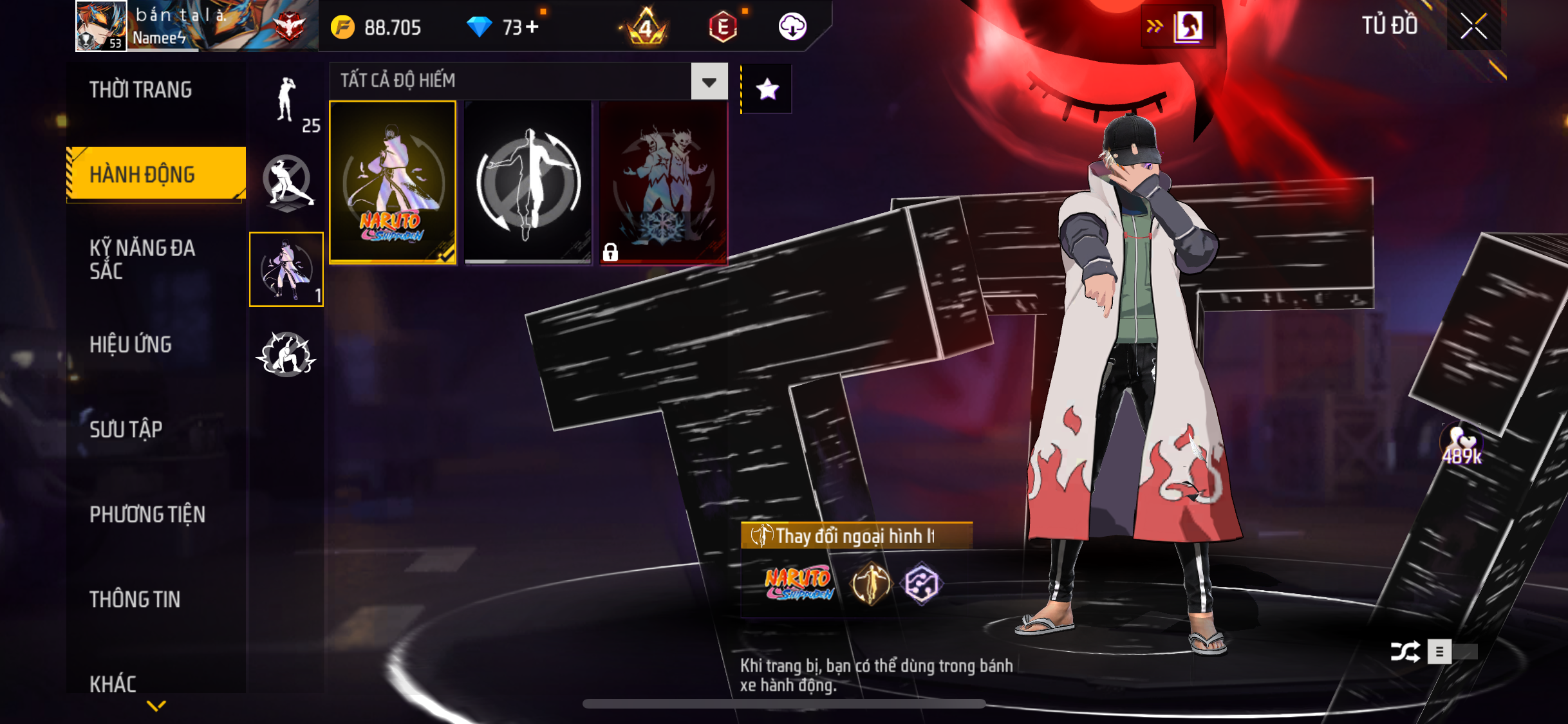Choose the grey spinning figure emote card
1568x724 pixels.
pyautogui.click(x=528, y=182)
